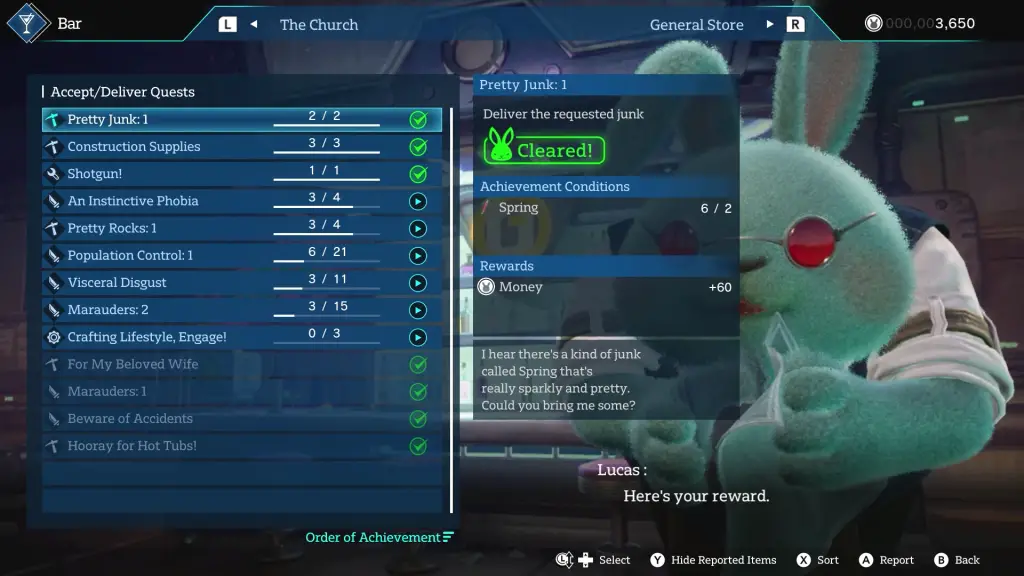Choose the Population Control: 1 quest
Viewport: 1024px width, 576px height.
[241, 255]
